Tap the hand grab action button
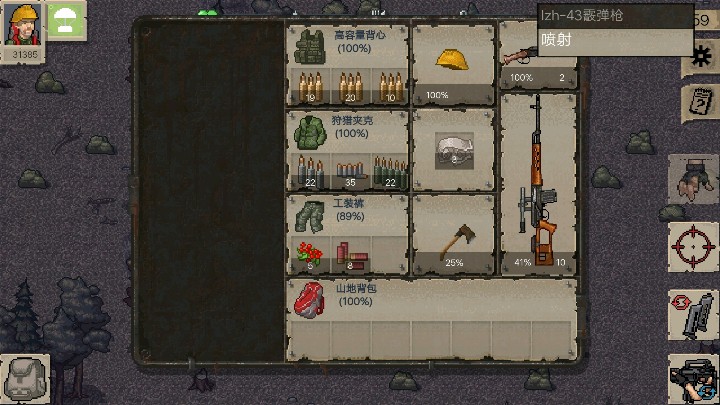The image size is (720, 405). tap(692, 180)
